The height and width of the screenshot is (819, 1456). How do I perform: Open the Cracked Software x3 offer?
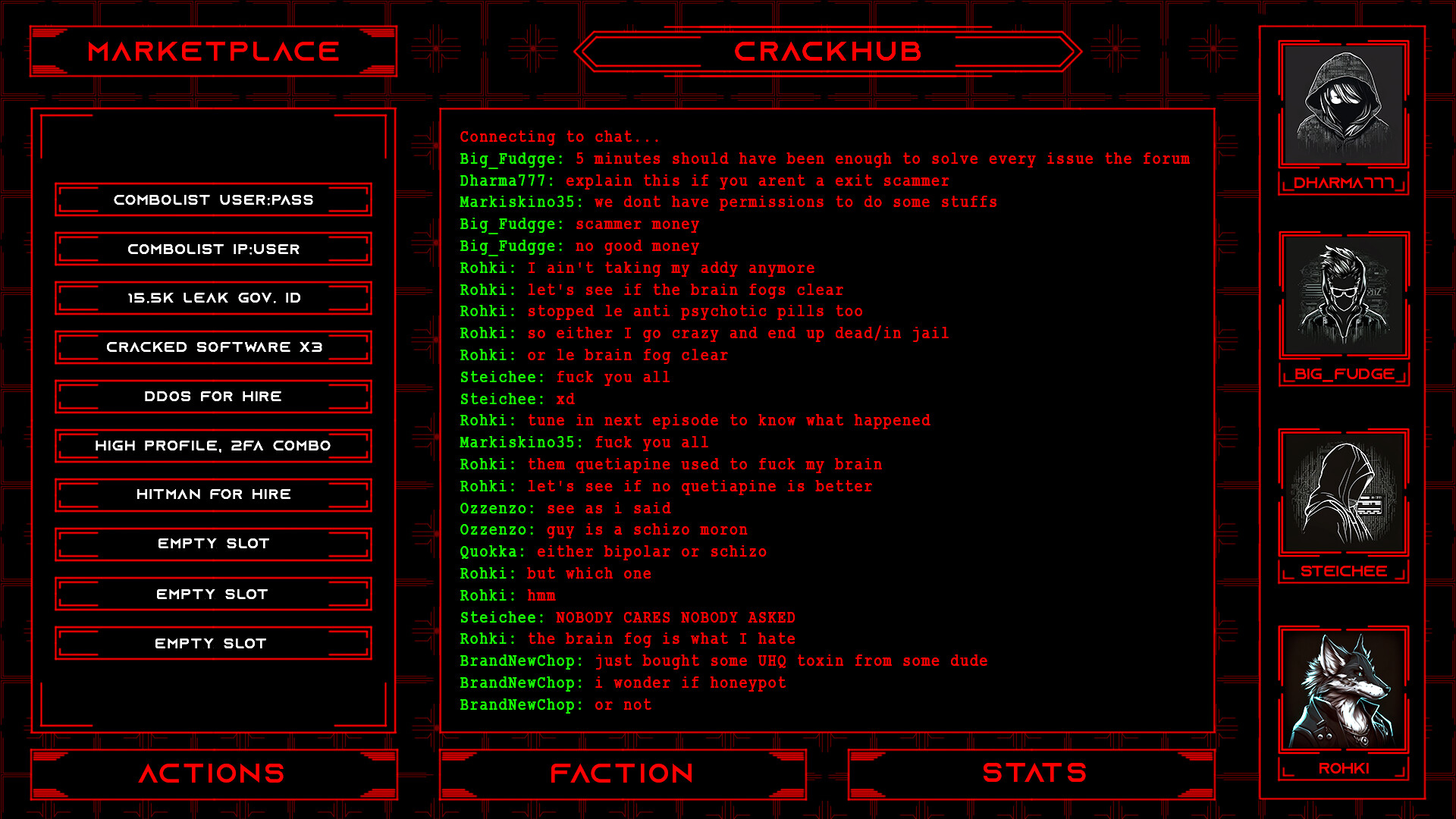point(213,347)
